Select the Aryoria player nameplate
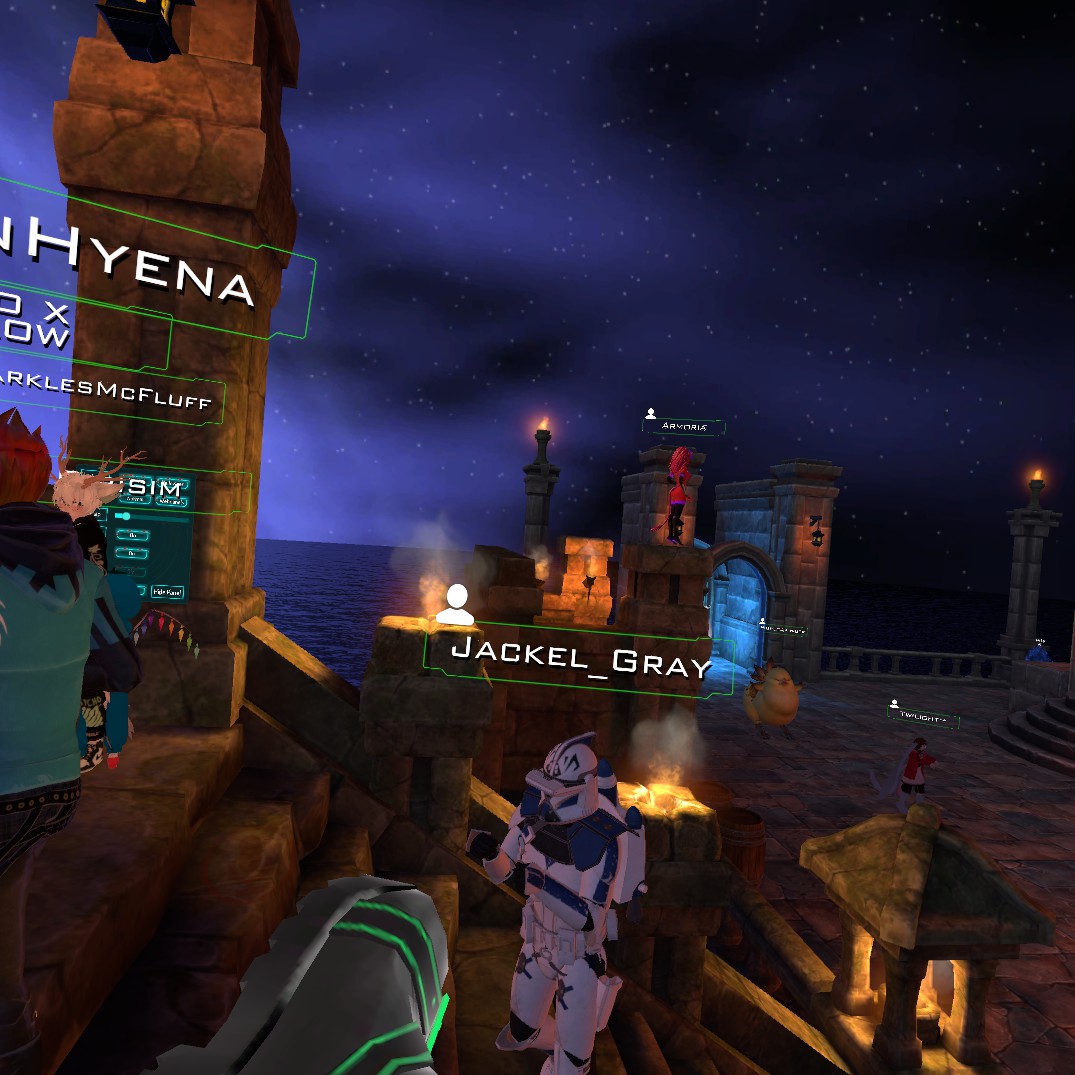 [683, 427]
